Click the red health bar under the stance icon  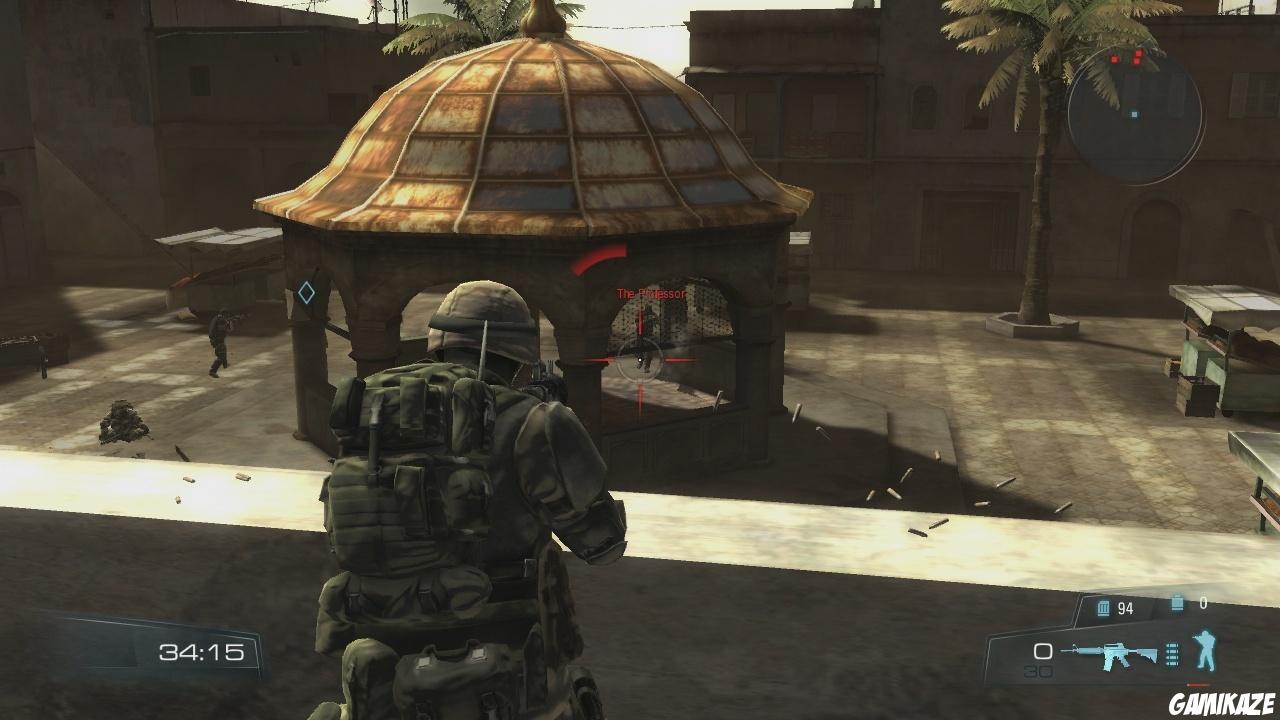(1195, 684)
